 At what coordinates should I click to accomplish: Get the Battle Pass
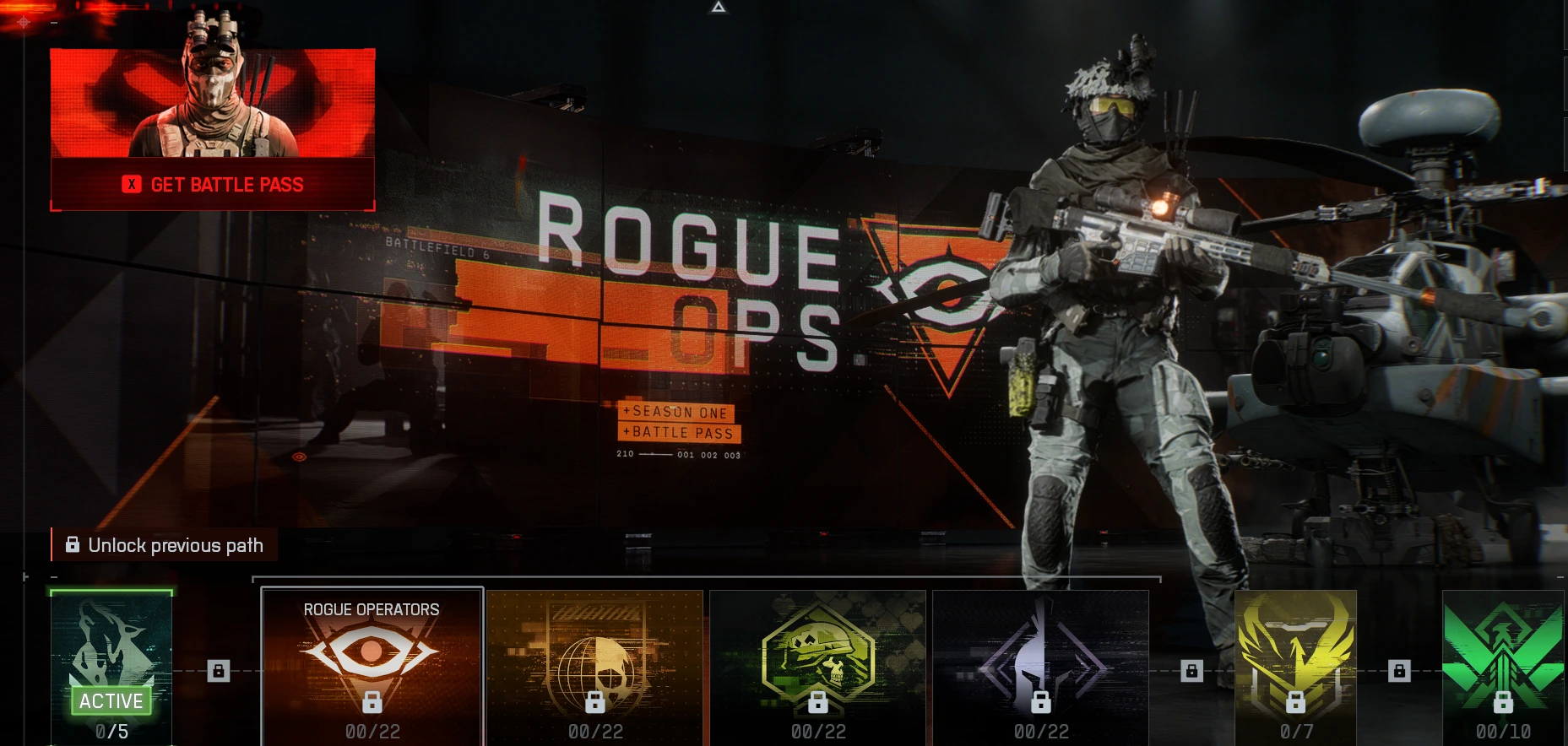pos(213,184)
